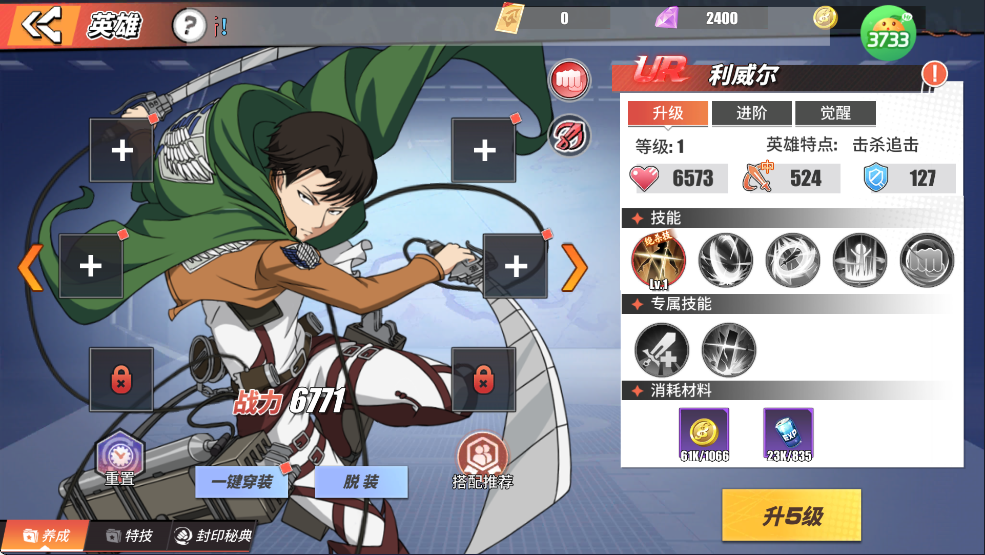Show next hero with orange right arrow
985x555 pixels.
pyautogui.click(x=574, y=267)
